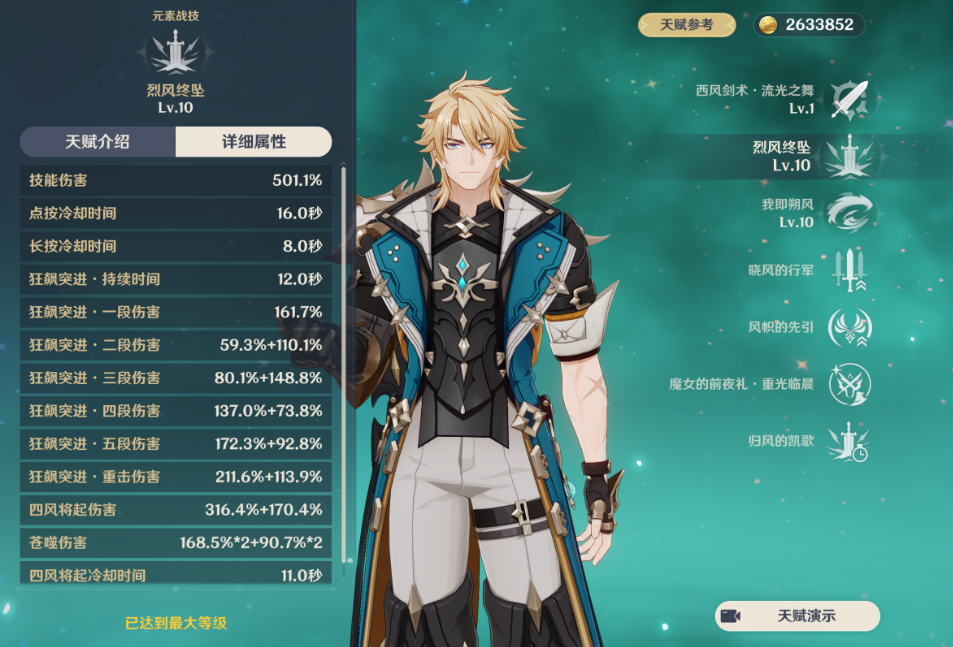Click the 苍噬伤害 attribute row
Screen dimensions: 953x647
click(176, 543)
